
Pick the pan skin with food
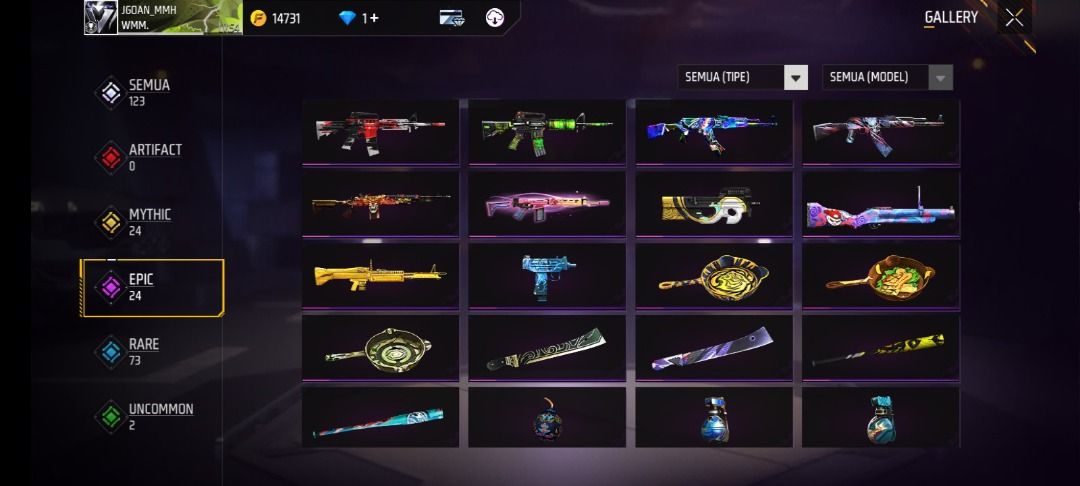coord(880,275)
